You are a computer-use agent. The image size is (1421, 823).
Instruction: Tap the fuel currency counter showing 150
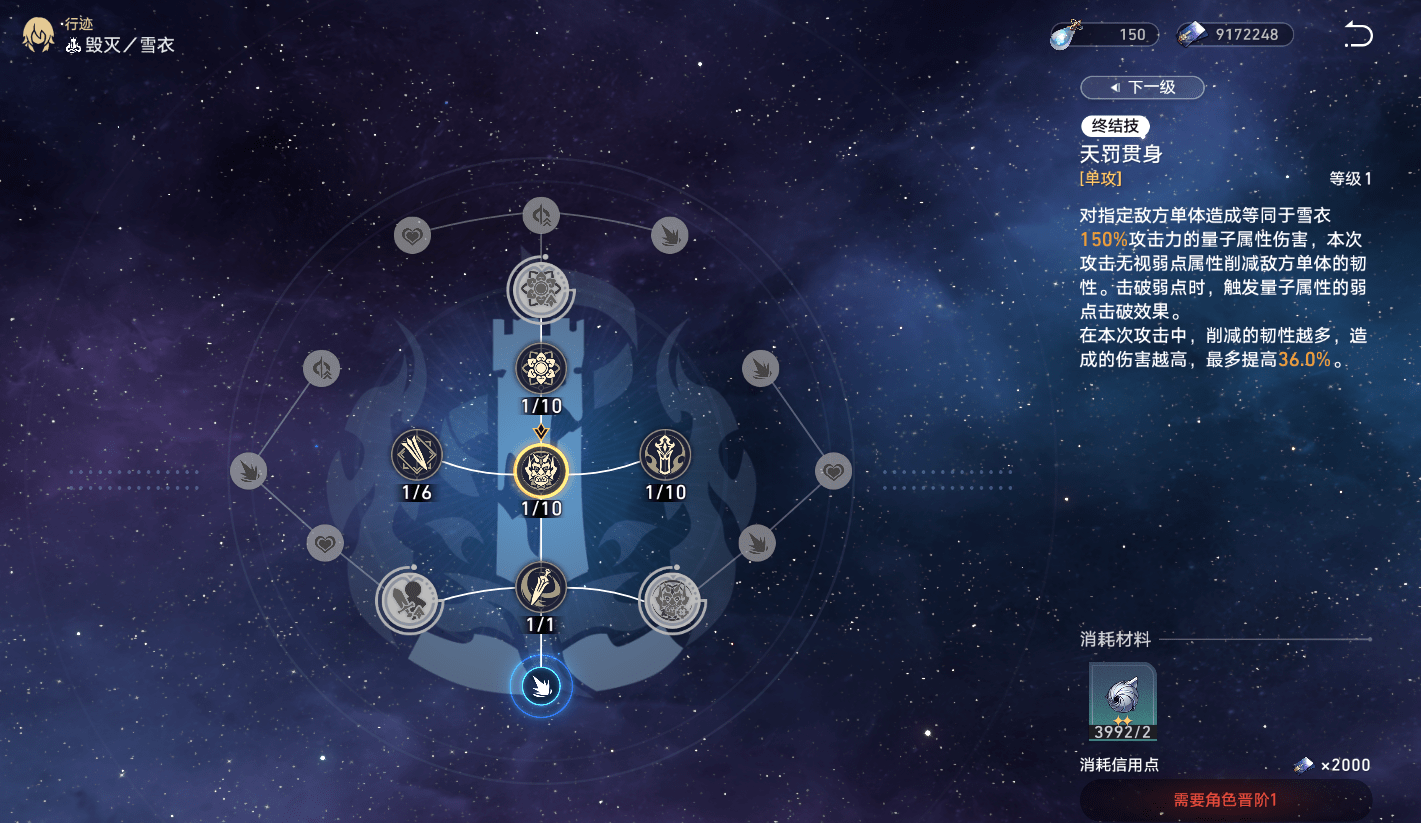click(x=1105, y=35)
